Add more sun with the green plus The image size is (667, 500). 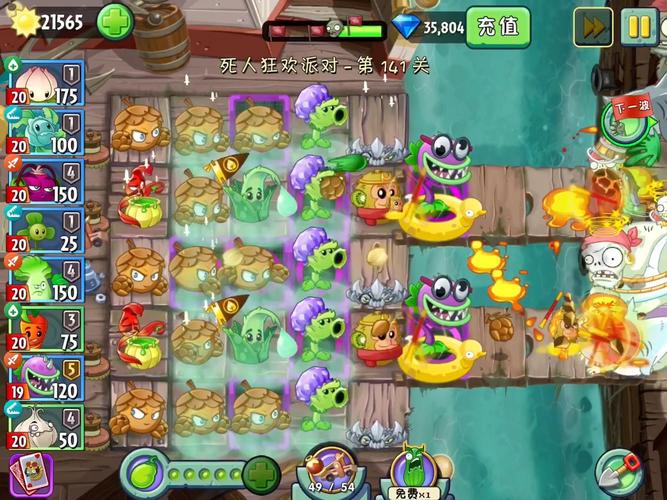coord(114,21)
